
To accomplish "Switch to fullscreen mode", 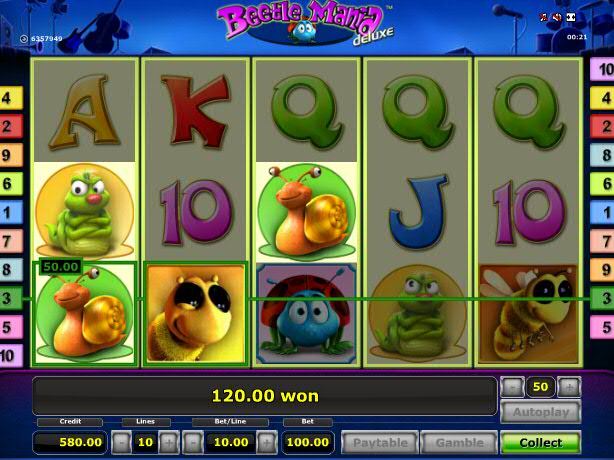I will 571,17.
